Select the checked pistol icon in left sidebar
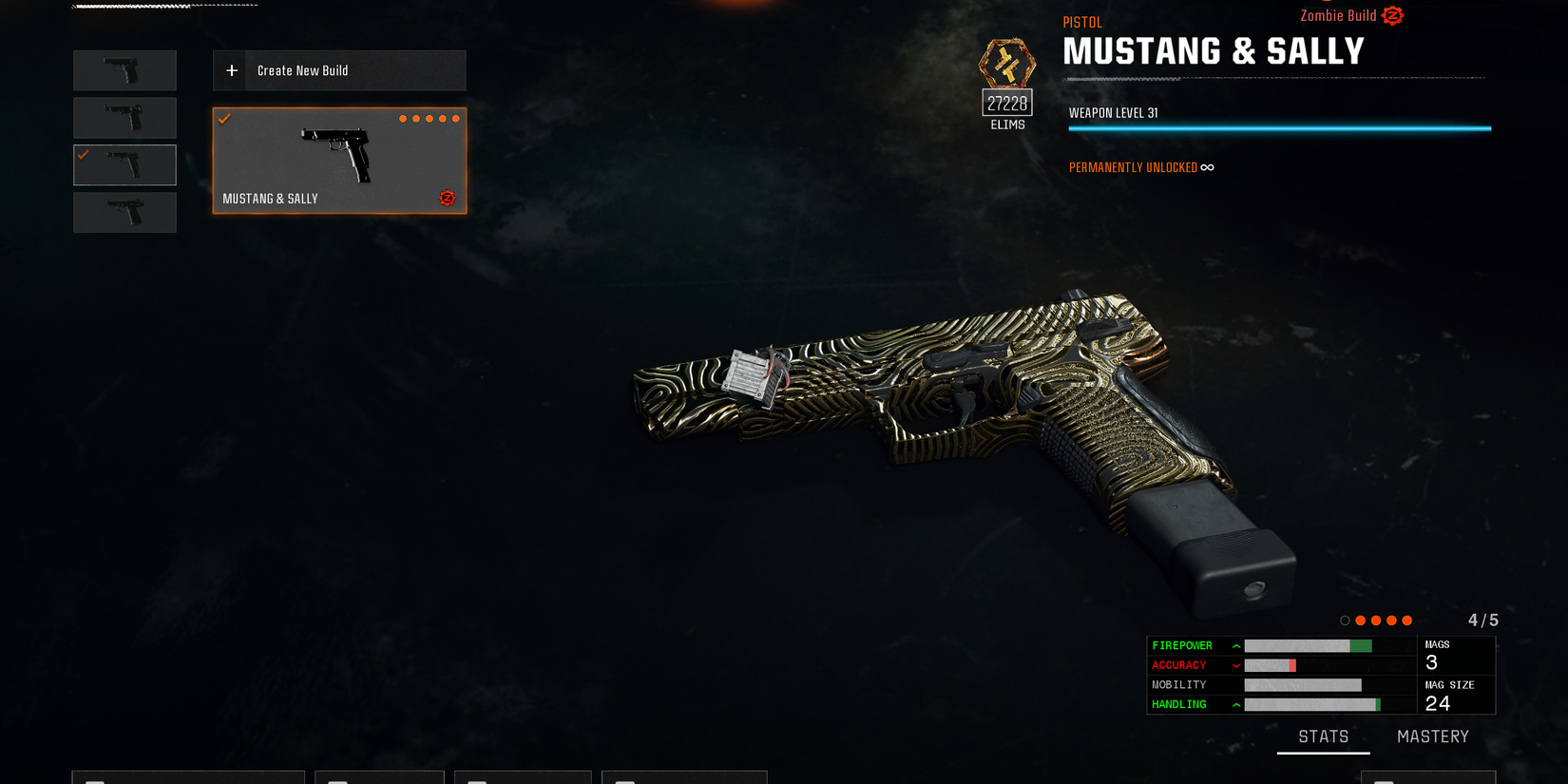Image resolution: width=1568 pixels, height=784 pixels. [x=124, y=164]
